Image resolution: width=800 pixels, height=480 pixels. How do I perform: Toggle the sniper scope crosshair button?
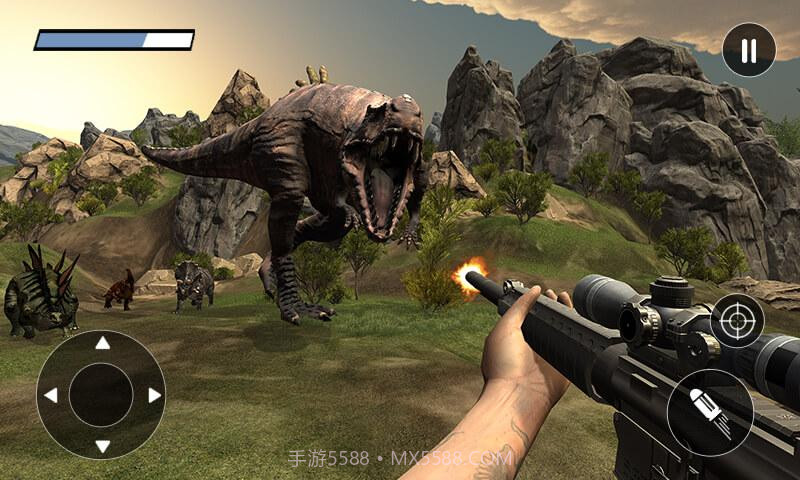[738, 321]
